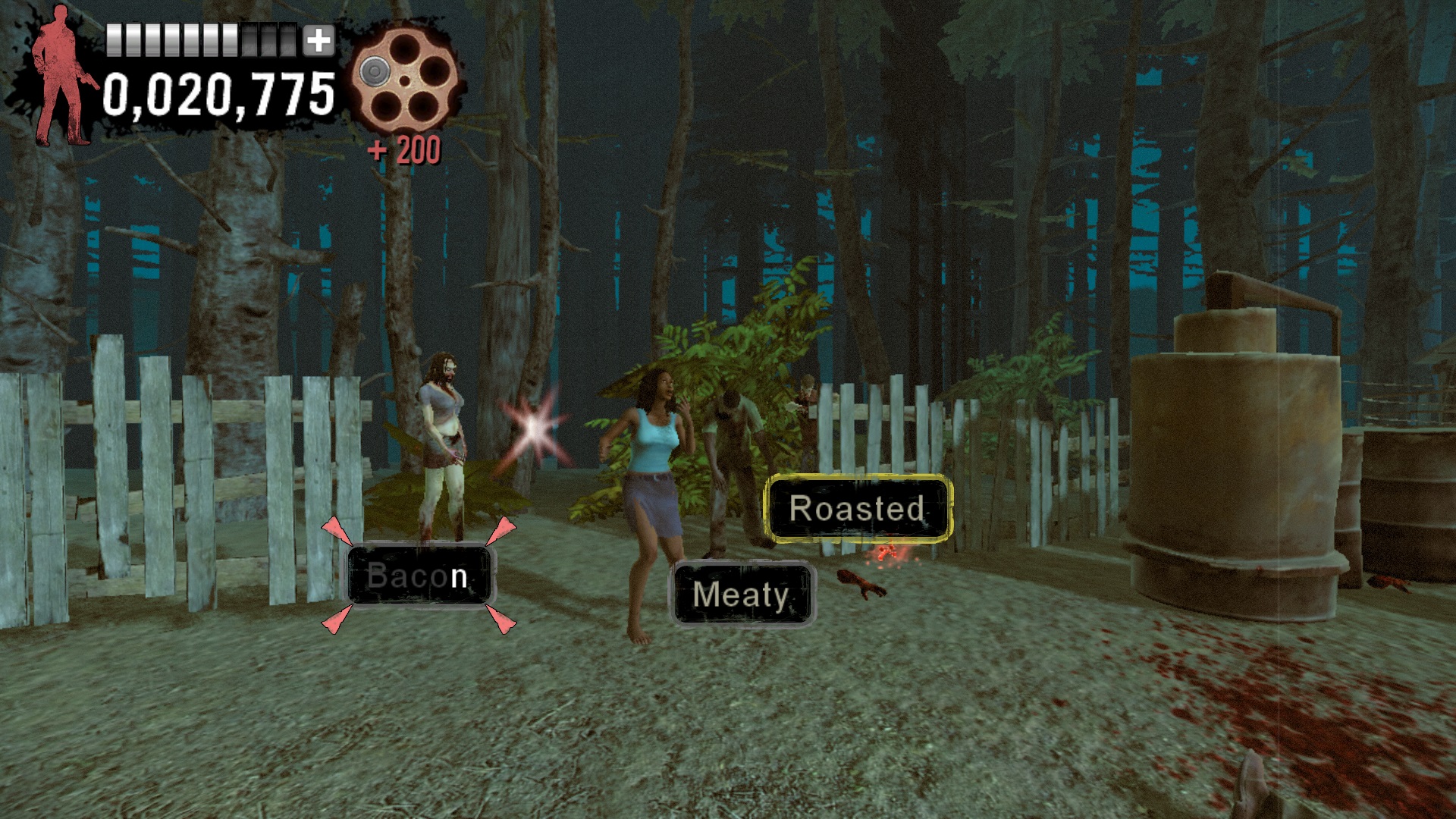Image resolution: width=1456 pixels, height=819 pixels.
Task: Click the pink arrow marker above Bacon
Action: pos(334,529)
